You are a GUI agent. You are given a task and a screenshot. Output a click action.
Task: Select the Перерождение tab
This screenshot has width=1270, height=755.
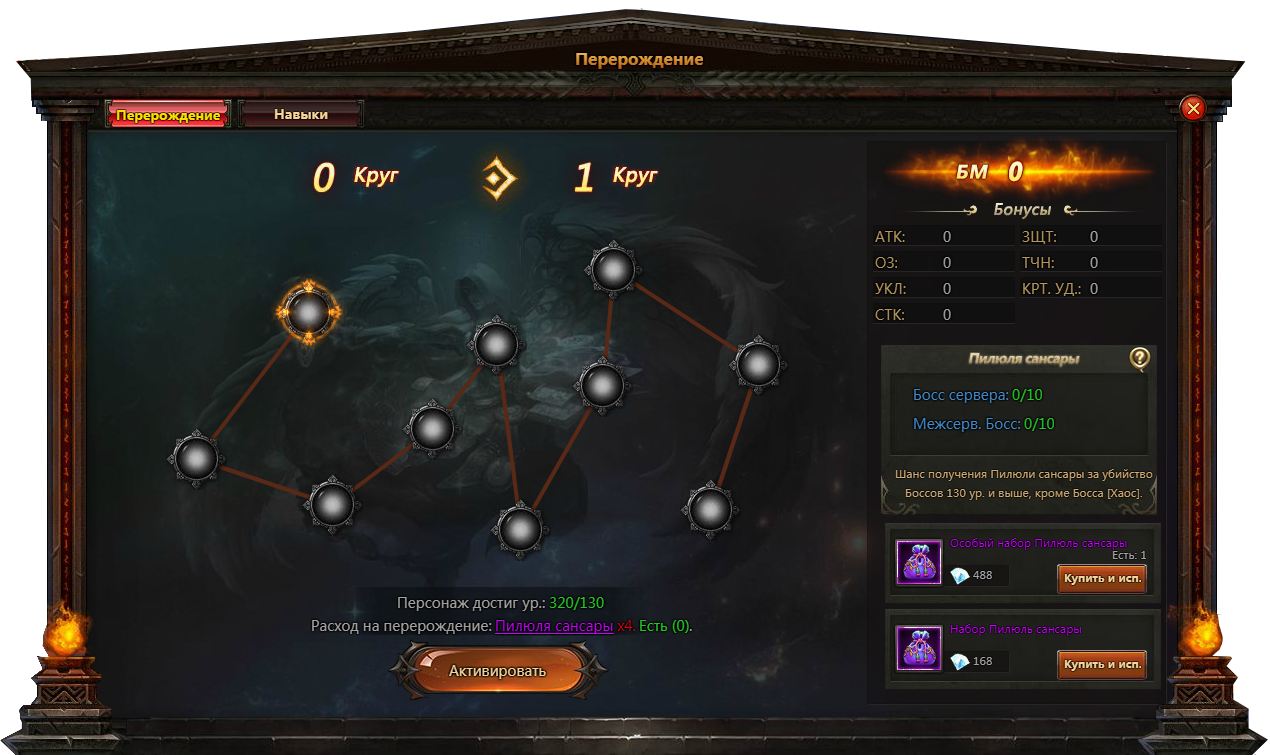click(x=168, y=115)
